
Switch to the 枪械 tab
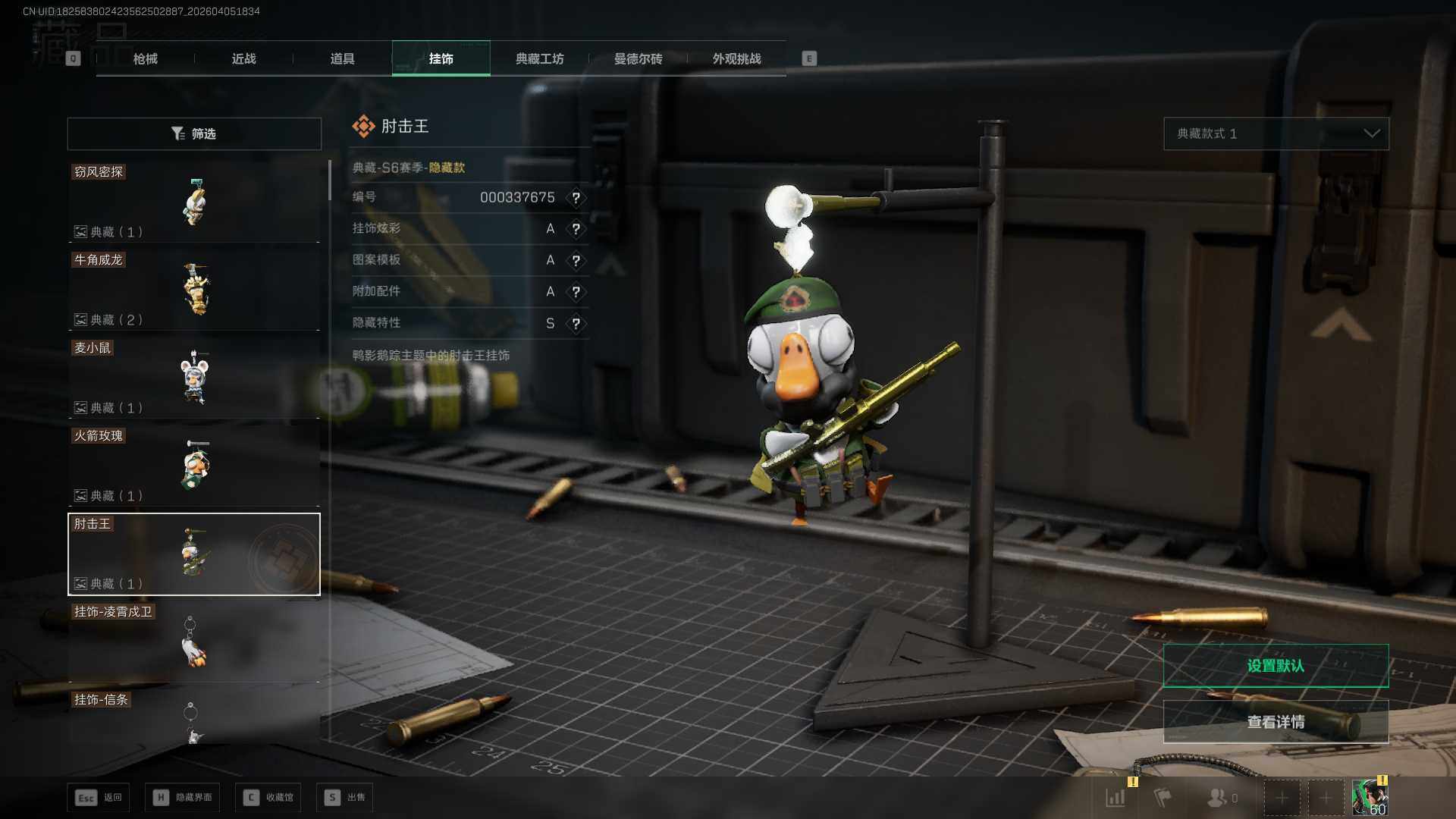145,58
